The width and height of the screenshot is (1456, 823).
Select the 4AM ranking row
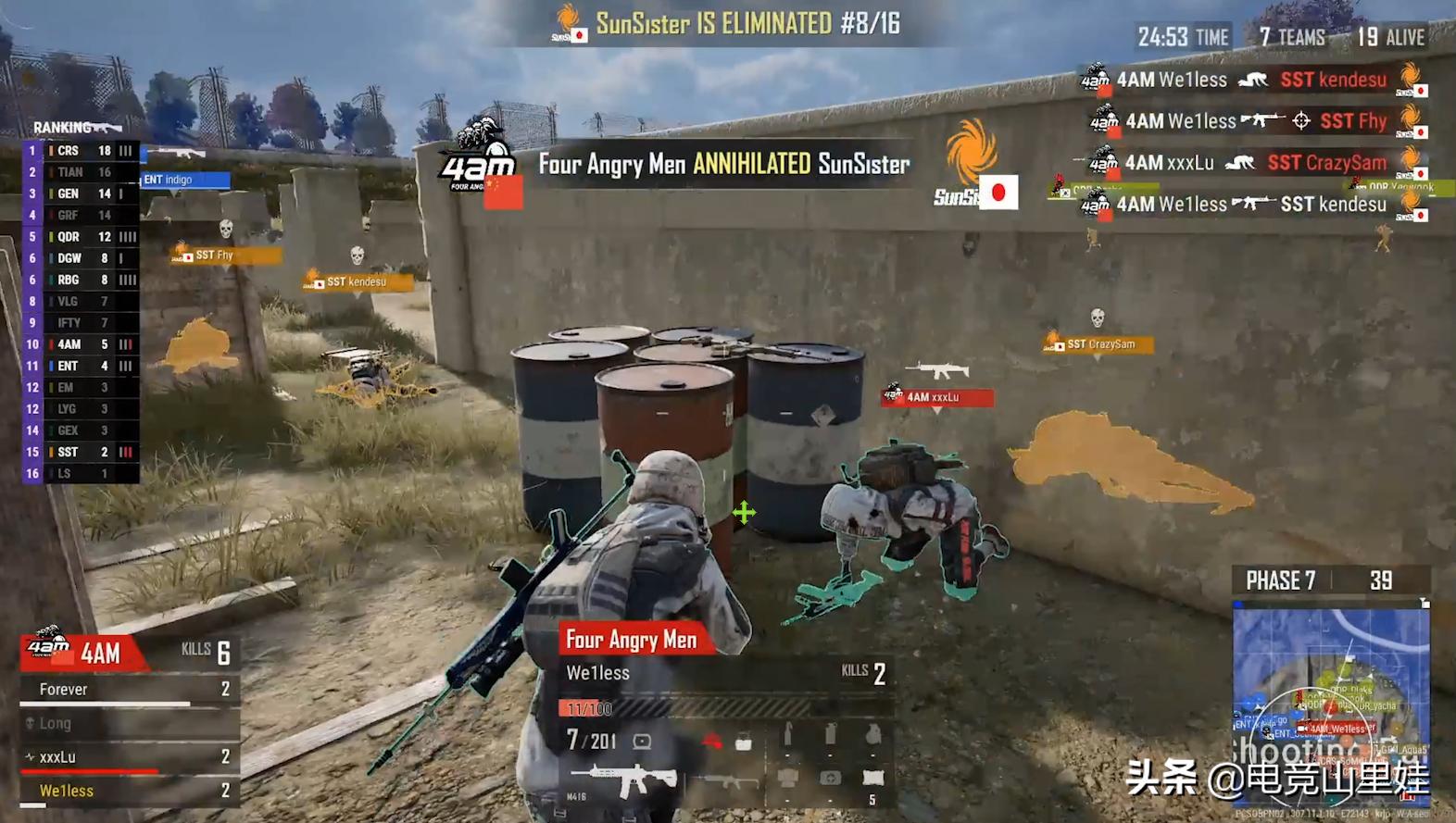(81, 344)
